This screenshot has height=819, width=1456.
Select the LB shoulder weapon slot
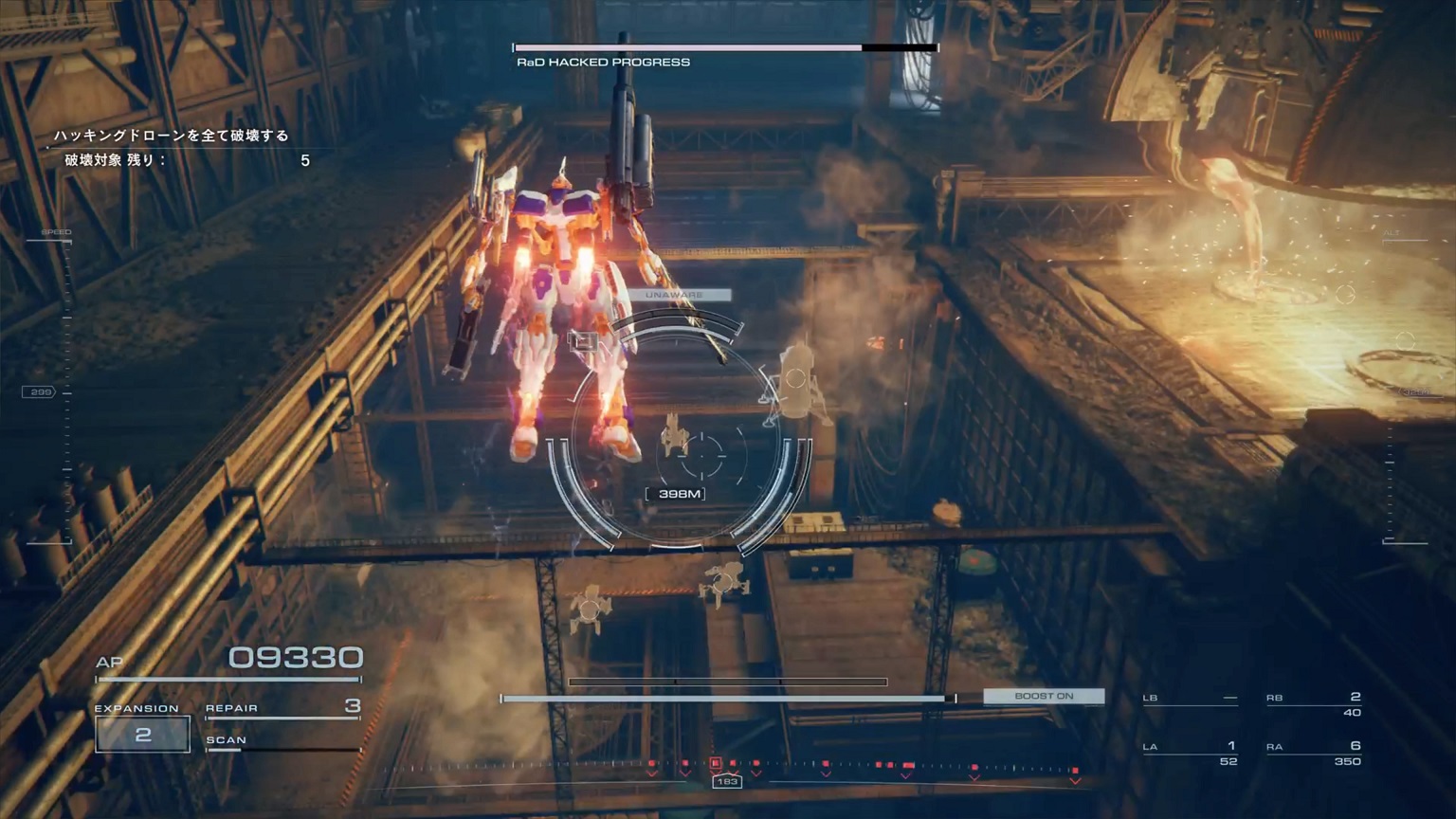[x=1191, y=699]
